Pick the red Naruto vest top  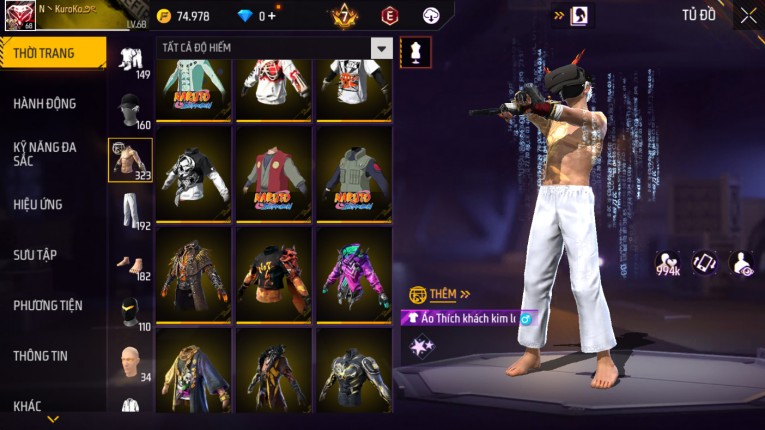274,174
